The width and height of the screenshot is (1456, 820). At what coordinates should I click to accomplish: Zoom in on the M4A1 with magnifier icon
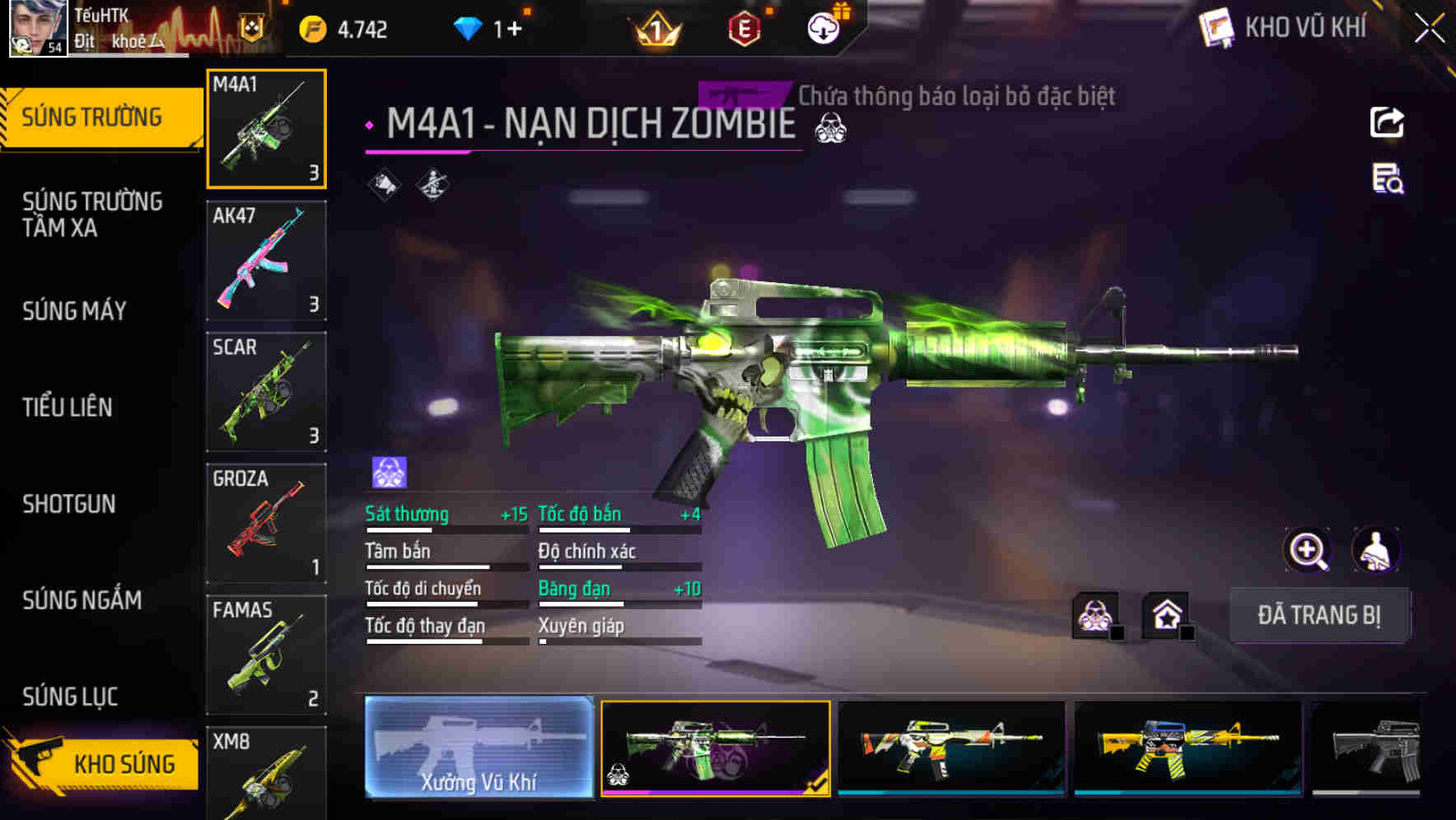point(1308,550)
